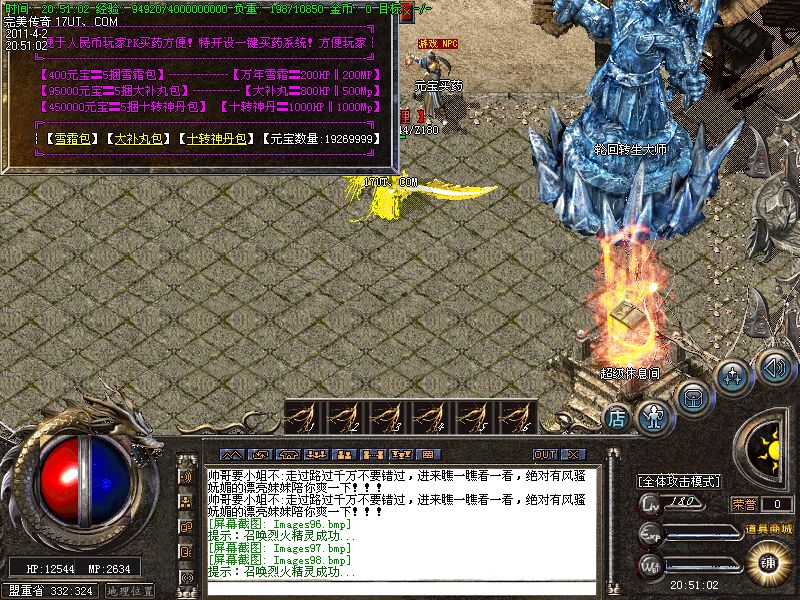This screenshot has height=600, width=800.
Task: Open the skills sparkle round button
Action: [734, 377]
